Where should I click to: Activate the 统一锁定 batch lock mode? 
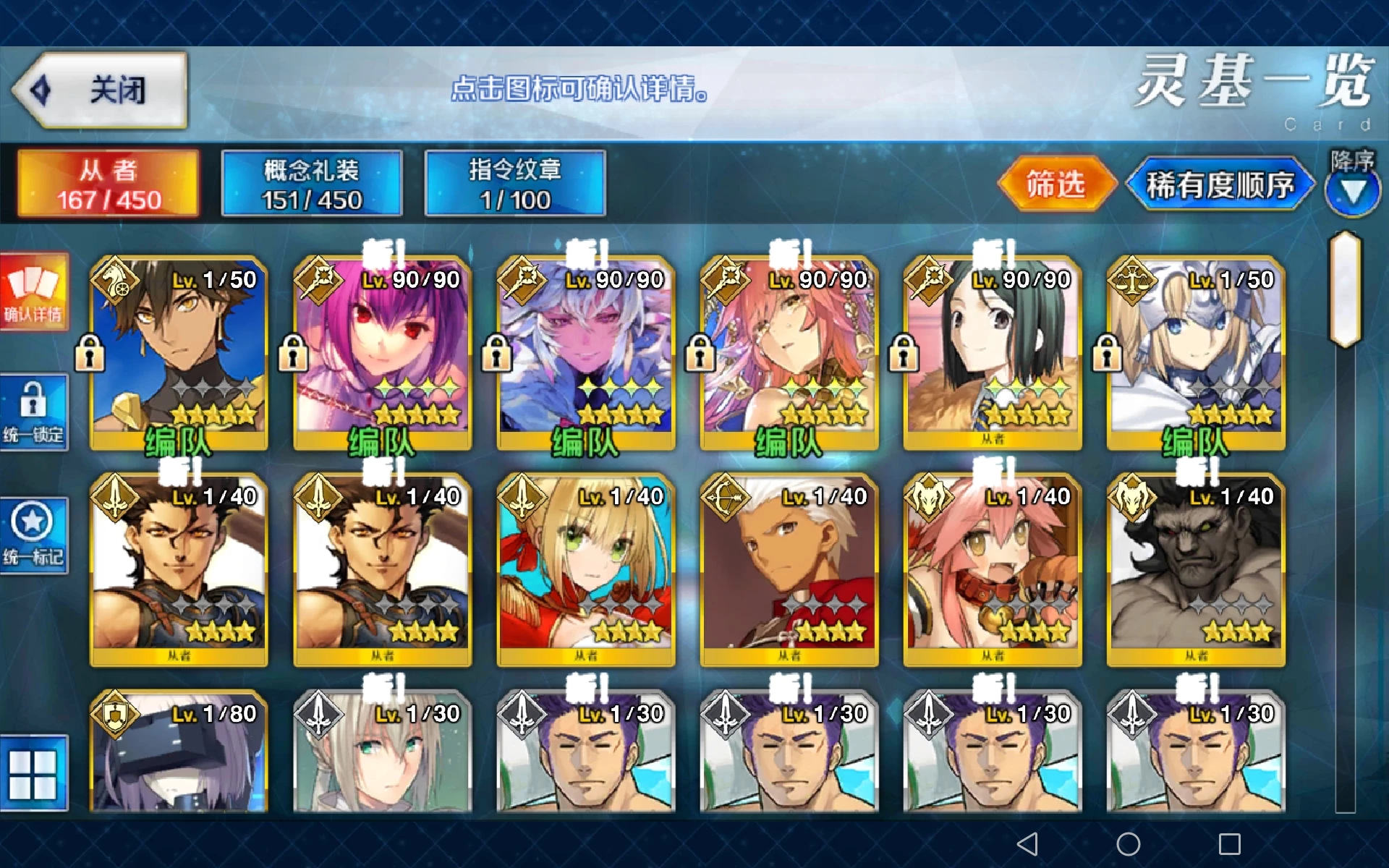click(34, 412)
